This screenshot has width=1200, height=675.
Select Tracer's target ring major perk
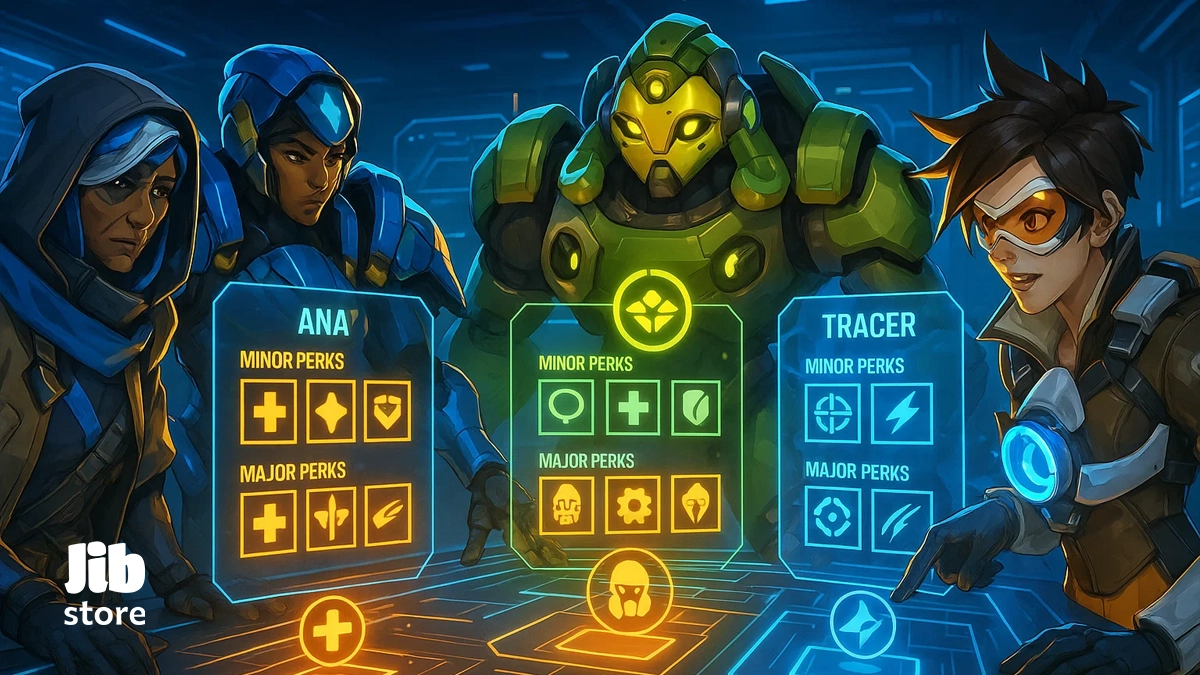coord(832,520)
